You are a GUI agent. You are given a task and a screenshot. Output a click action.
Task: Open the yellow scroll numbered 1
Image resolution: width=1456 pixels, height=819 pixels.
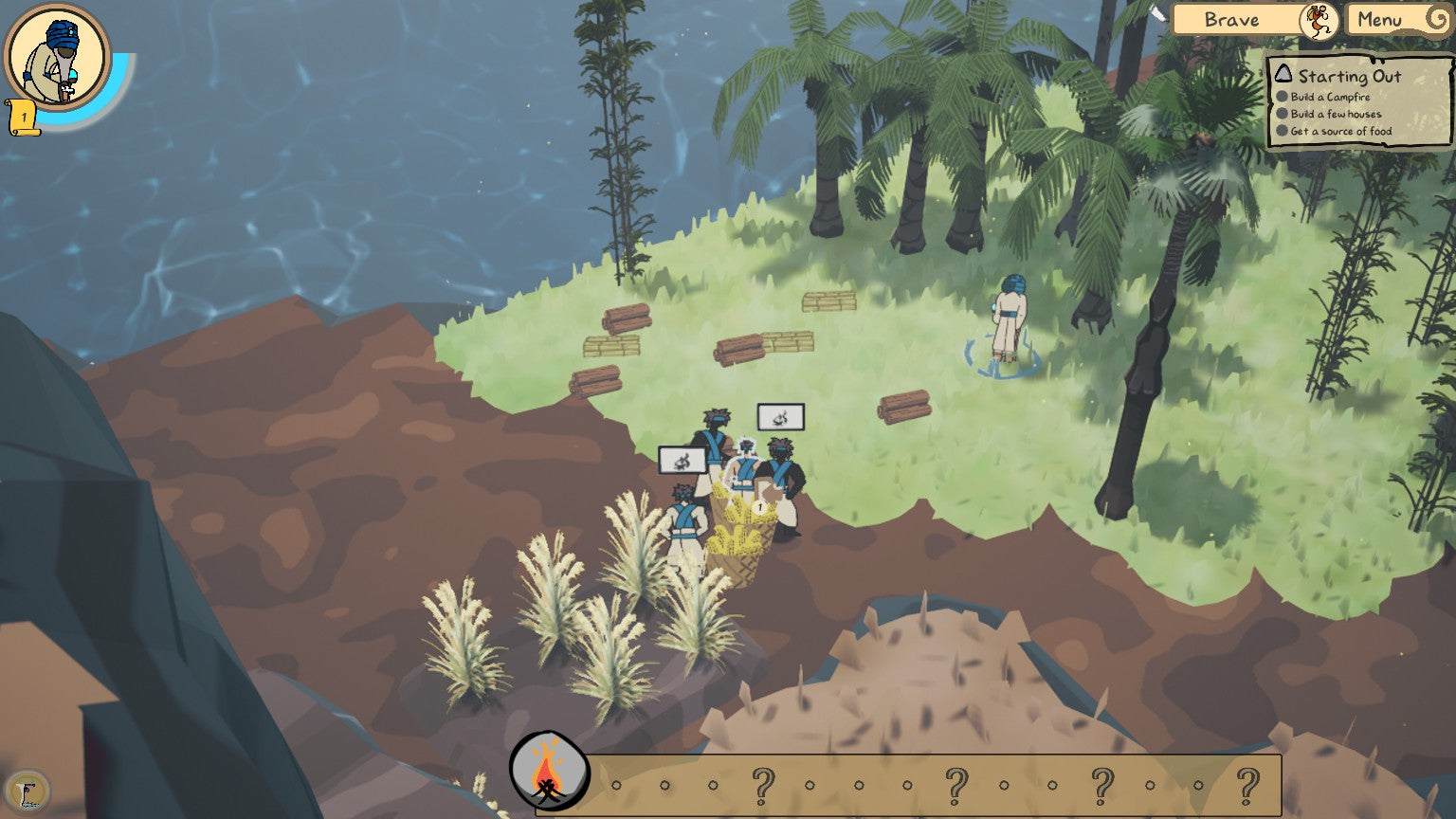click(x=23, y=118)
